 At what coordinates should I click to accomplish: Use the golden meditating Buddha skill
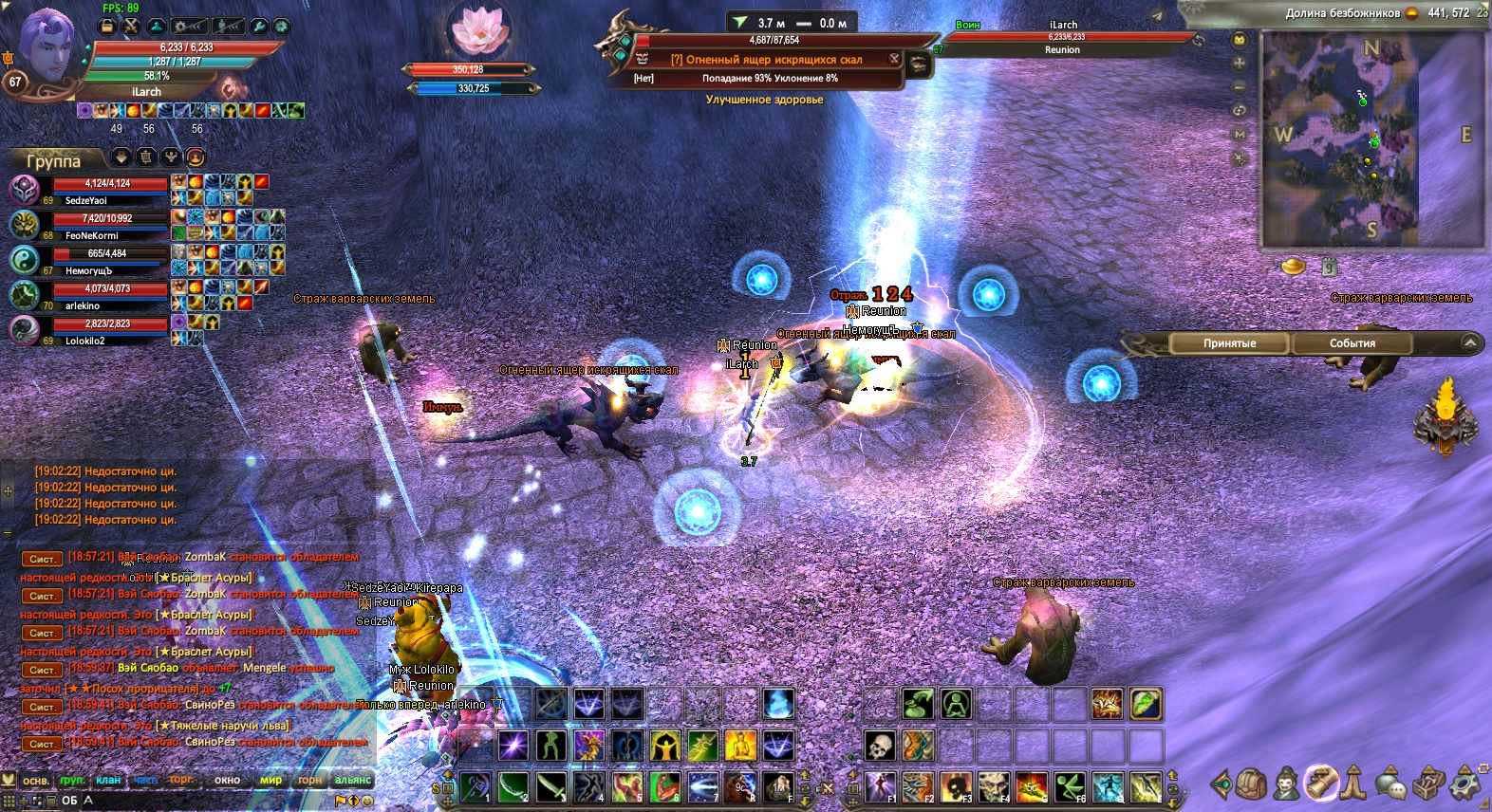(739, 746)
